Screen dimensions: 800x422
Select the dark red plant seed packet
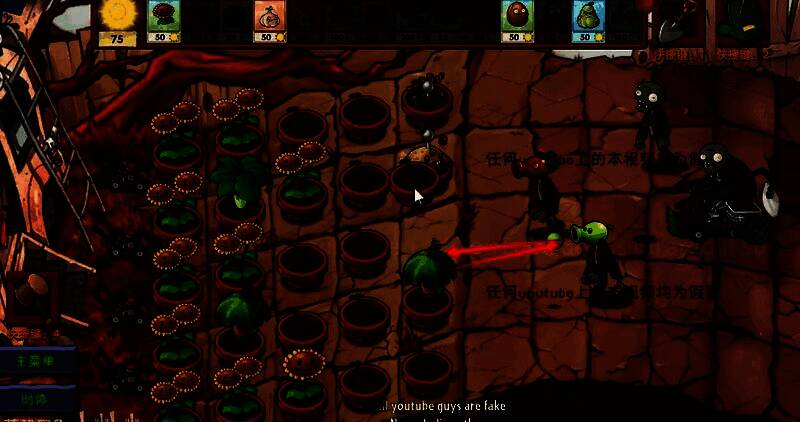pyautogui.click(x=161, y=22)
